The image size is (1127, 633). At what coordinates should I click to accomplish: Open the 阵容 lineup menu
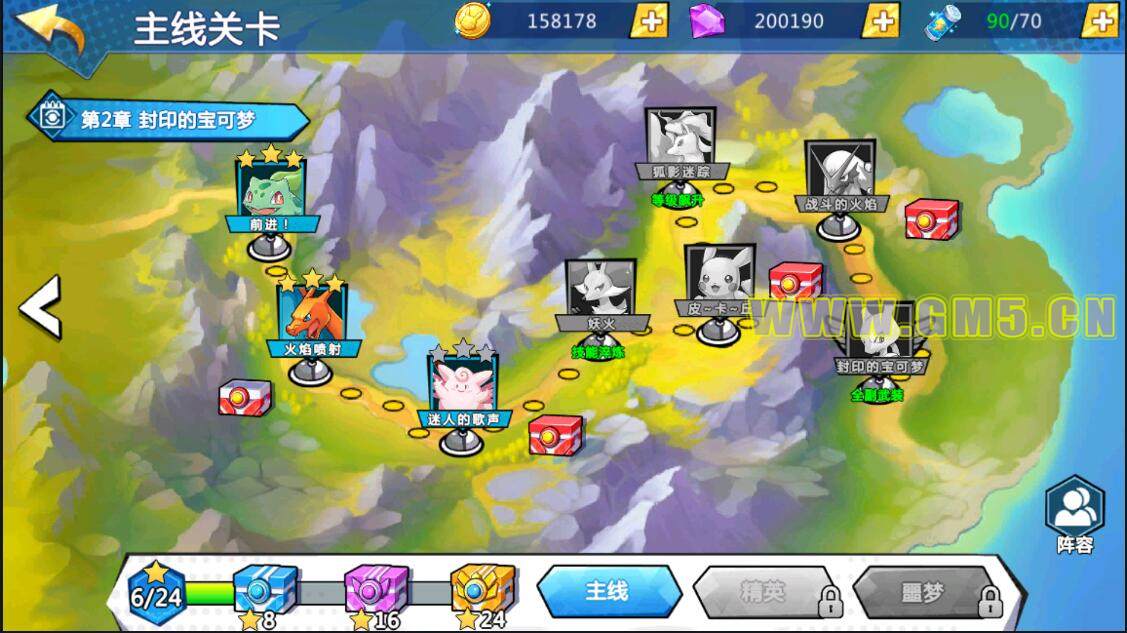coord(1074,512)
